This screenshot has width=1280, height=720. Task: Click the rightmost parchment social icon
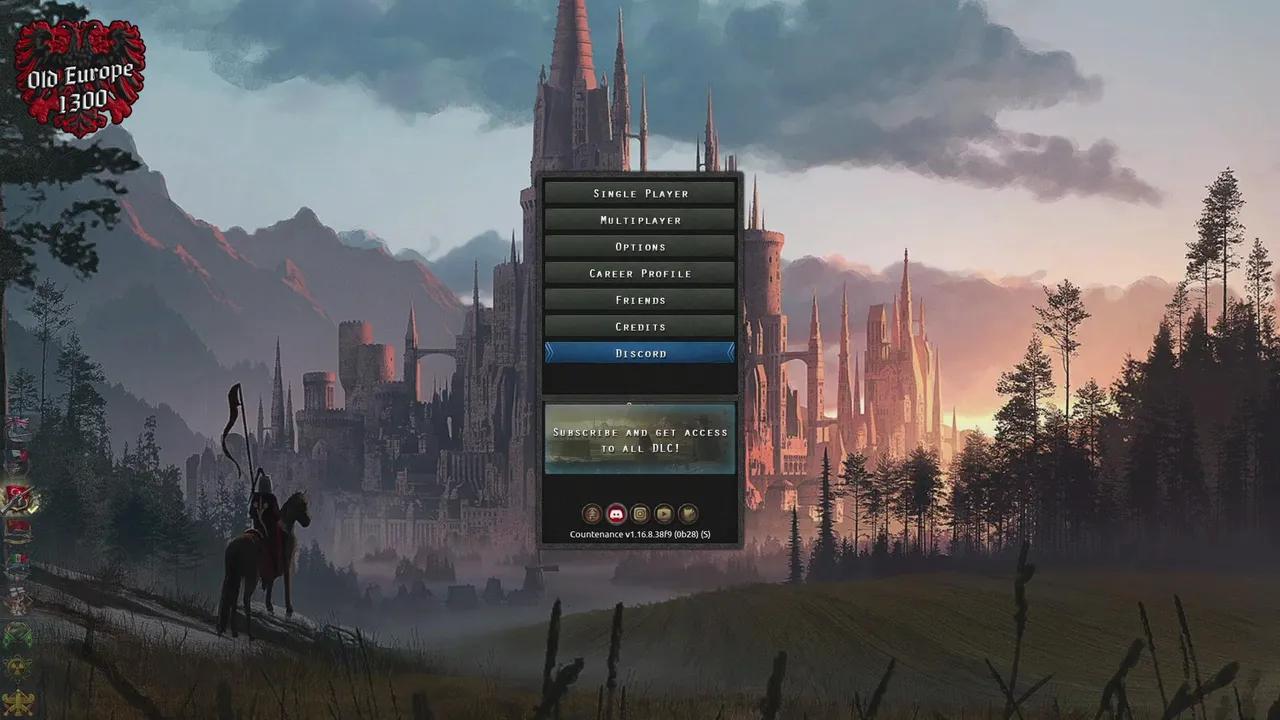[x=688, y=513]
